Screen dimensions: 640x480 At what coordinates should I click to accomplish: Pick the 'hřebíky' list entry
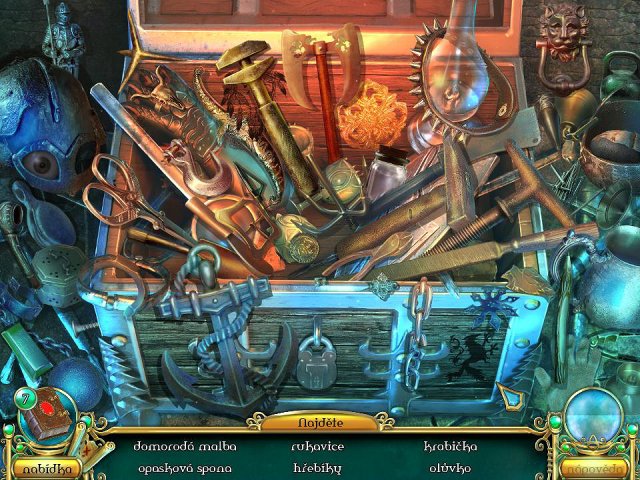click(x=317, y=467)
